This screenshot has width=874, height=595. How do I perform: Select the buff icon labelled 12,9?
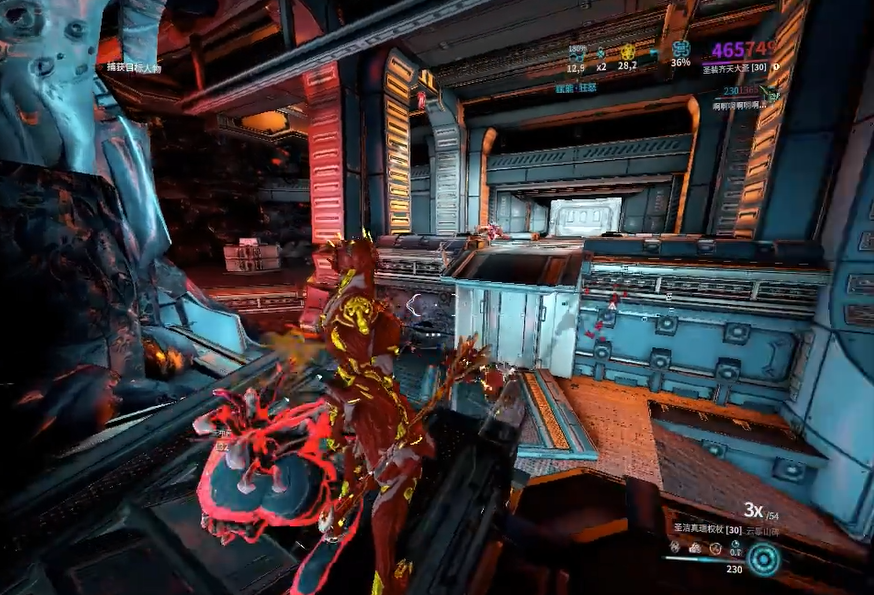576,53
